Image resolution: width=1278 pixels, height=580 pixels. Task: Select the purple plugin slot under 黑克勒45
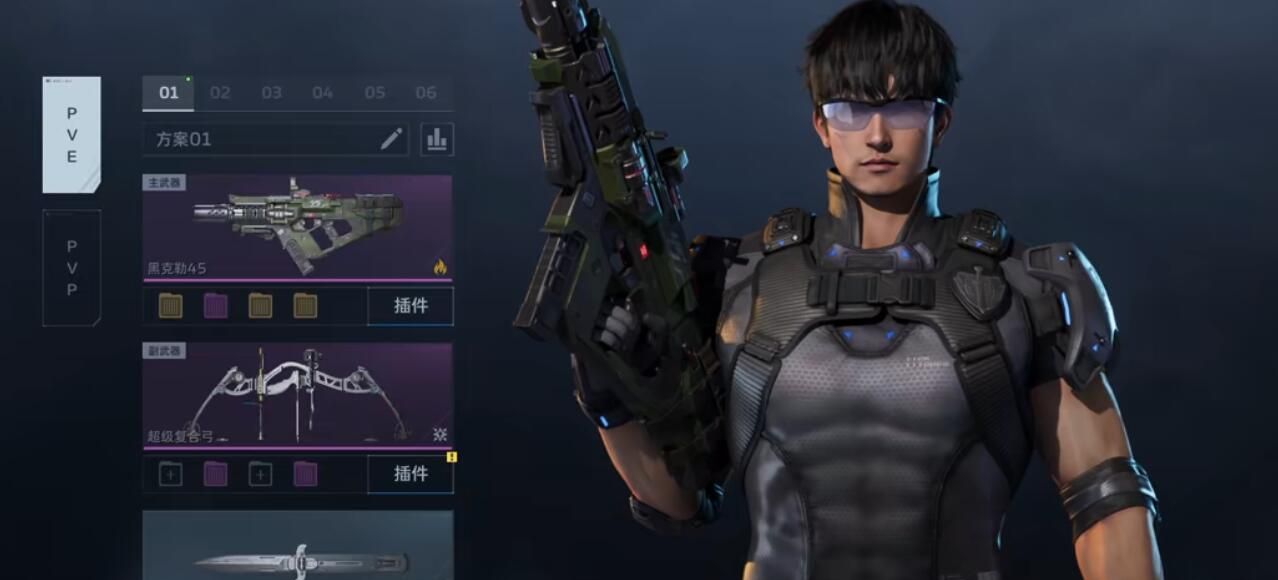point(215,306)
